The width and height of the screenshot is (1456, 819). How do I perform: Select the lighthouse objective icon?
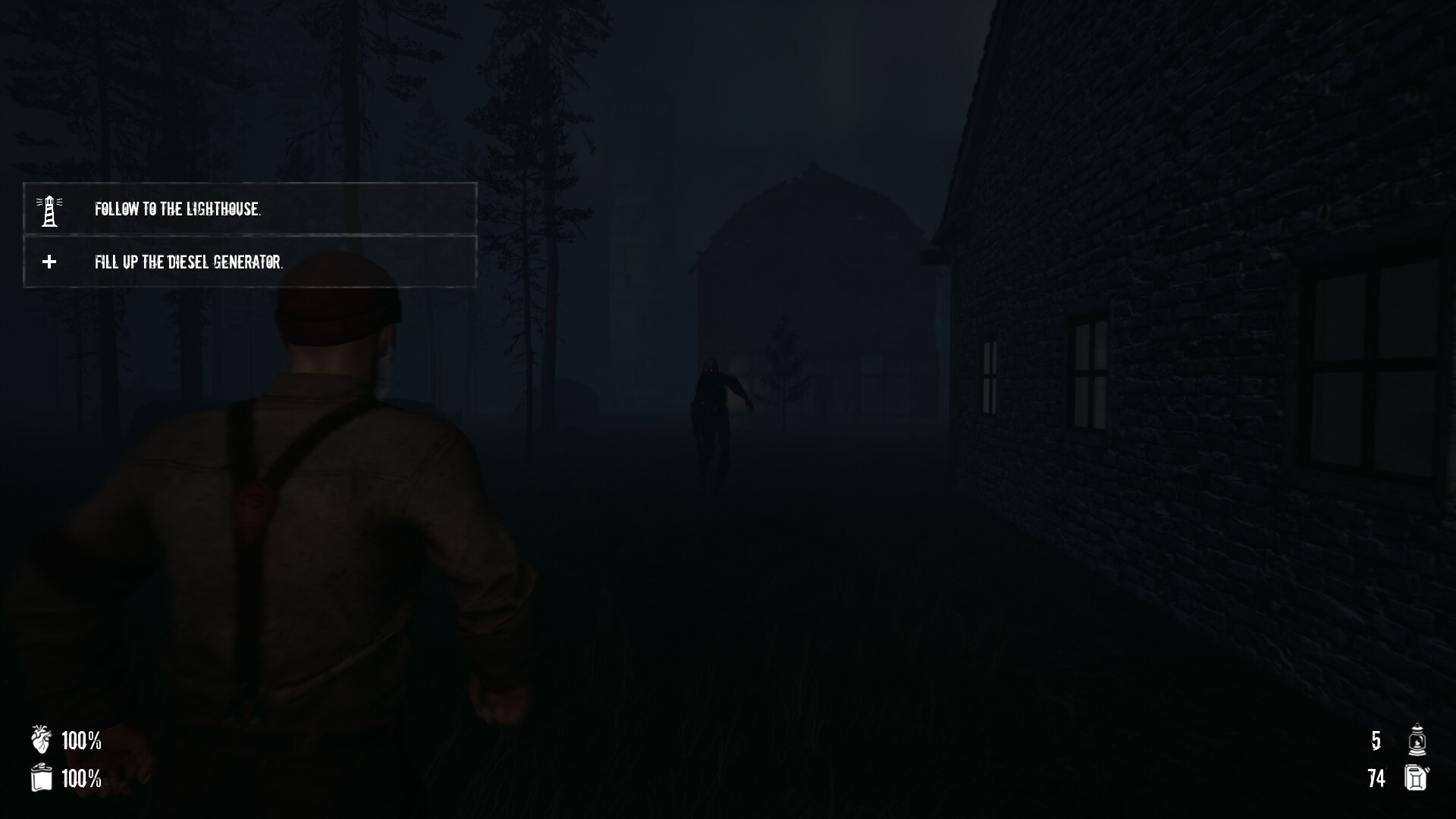[49, 210]
